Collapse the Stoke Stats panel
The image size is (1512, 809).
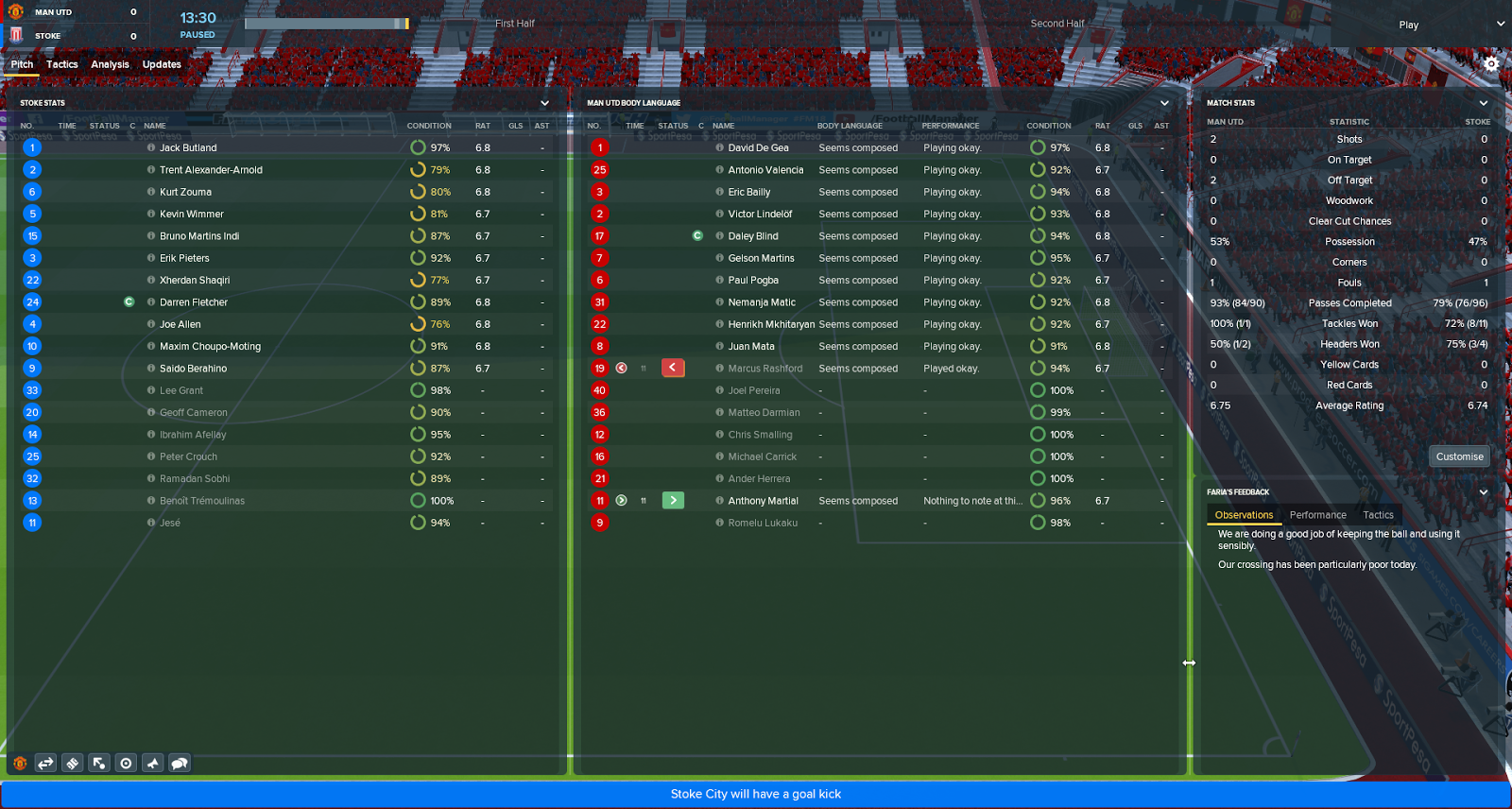click(x=544, y=102)
